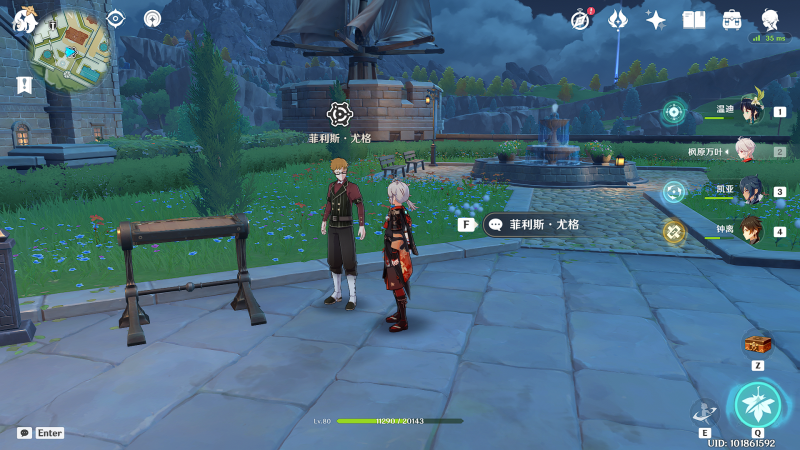Open the four-point star events icon
This screenshot has height=450, width=800.
[x=656, y=19]
